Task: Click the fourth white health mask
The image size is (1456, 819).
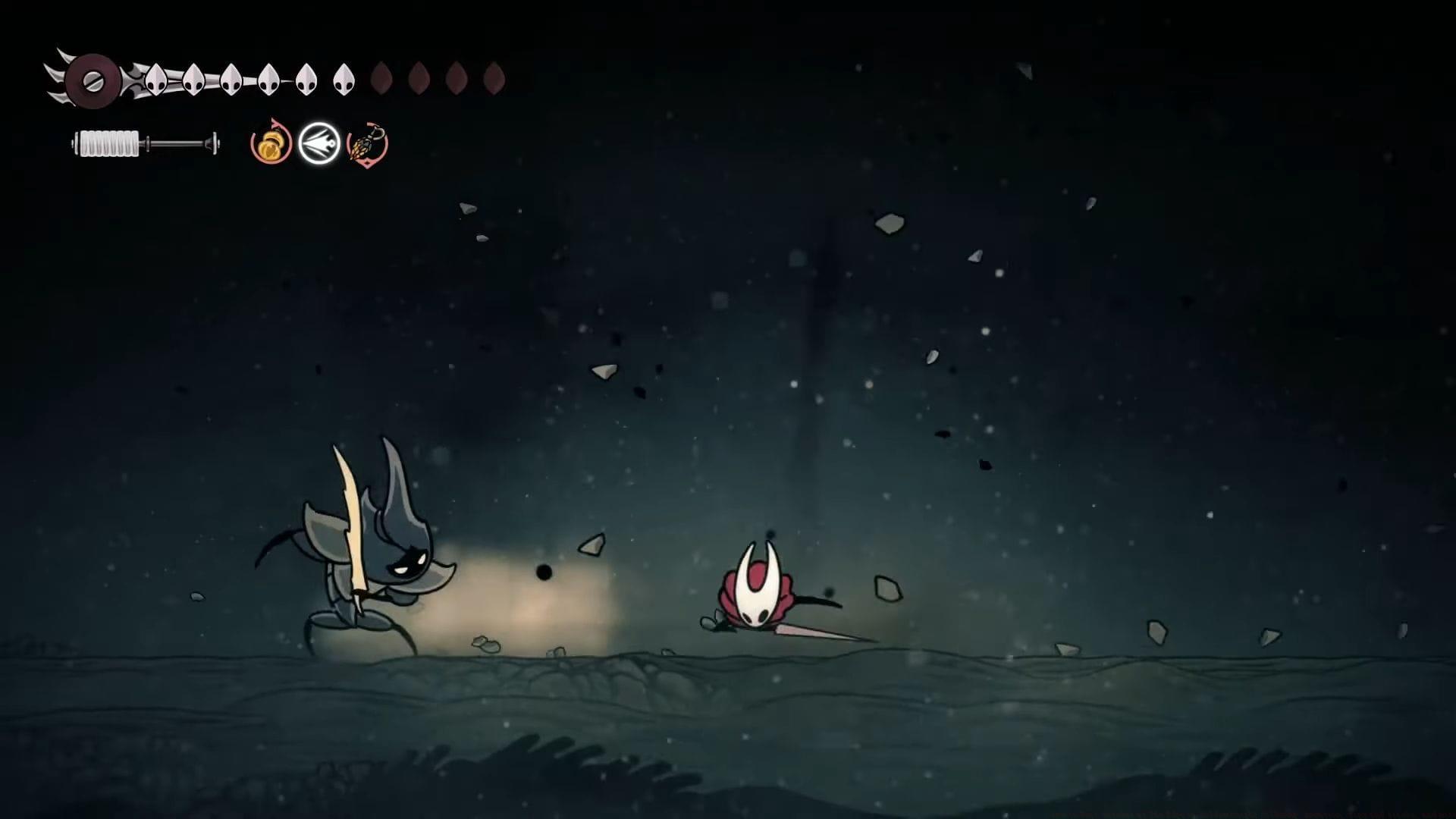Action: coord(270,78)
